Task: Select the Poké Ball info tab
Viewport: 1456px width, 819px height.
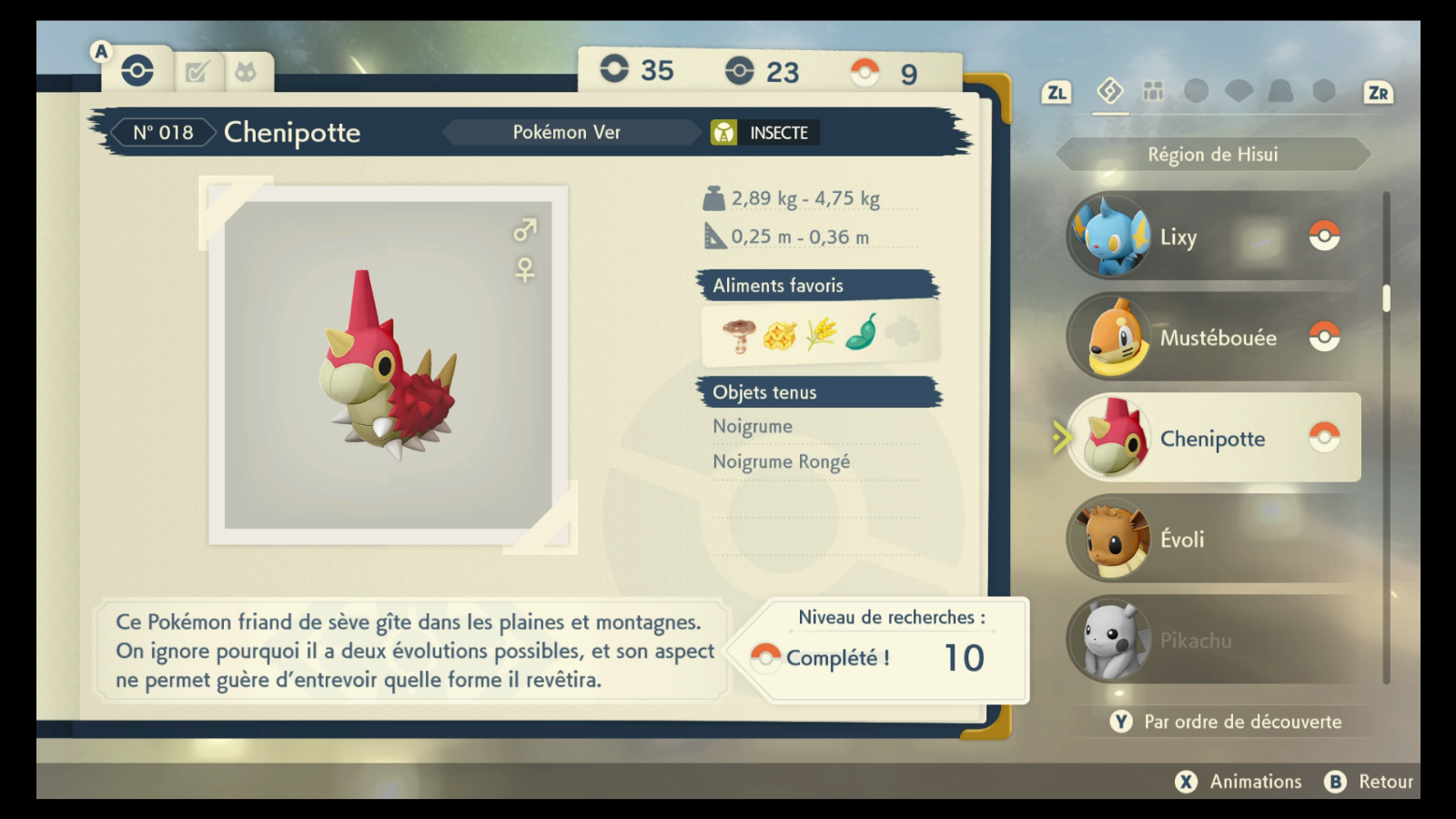Action: pos(137,71)
